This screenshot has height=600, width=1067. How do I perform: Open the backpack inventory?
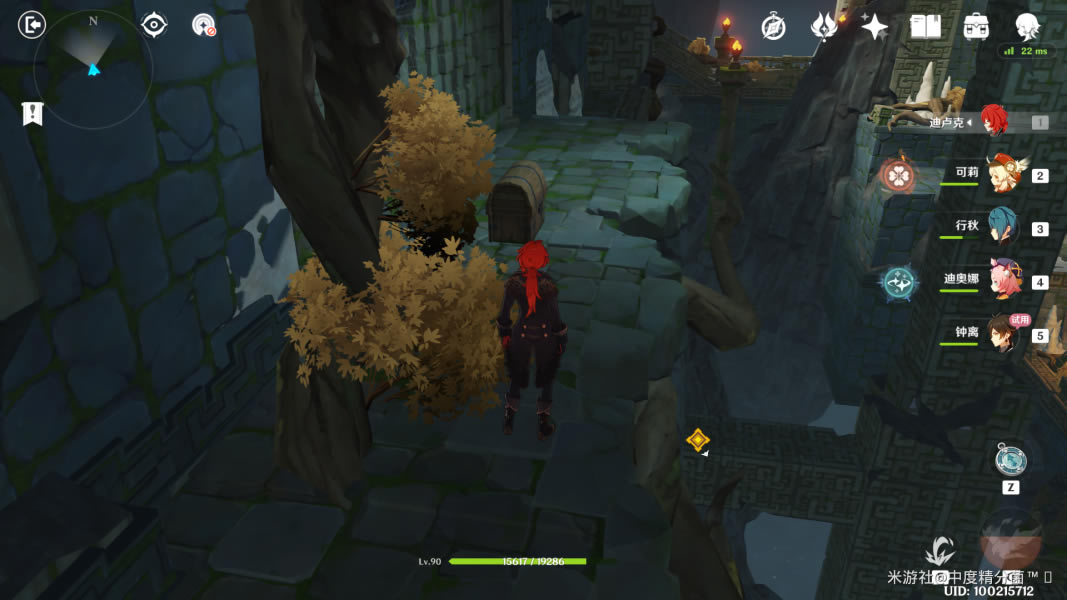click(976, 27)
